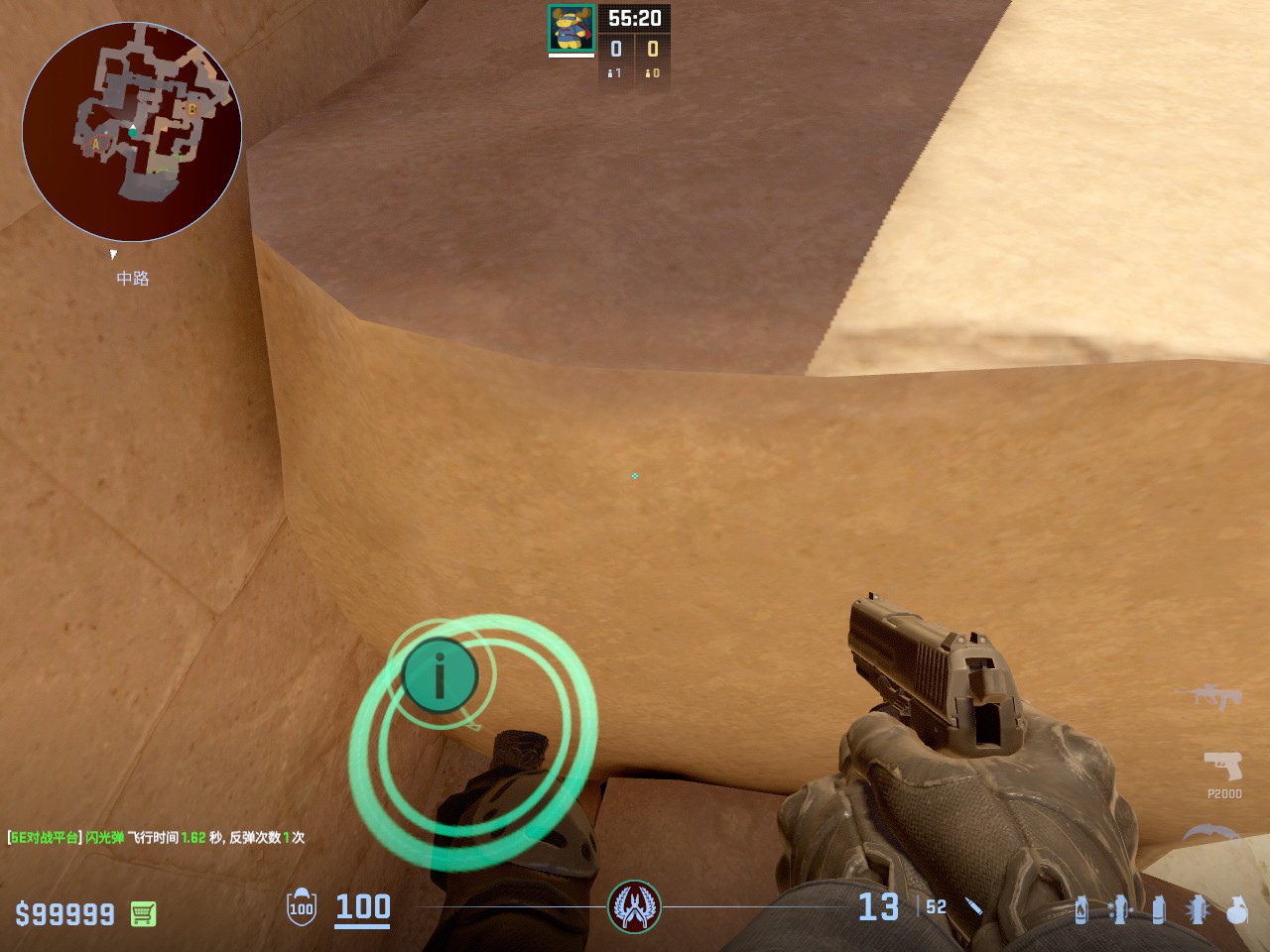This screenshot has height=952, width=1270.
Task: Select the P2000 pistol slot
Action: (x=1223, y=767)
